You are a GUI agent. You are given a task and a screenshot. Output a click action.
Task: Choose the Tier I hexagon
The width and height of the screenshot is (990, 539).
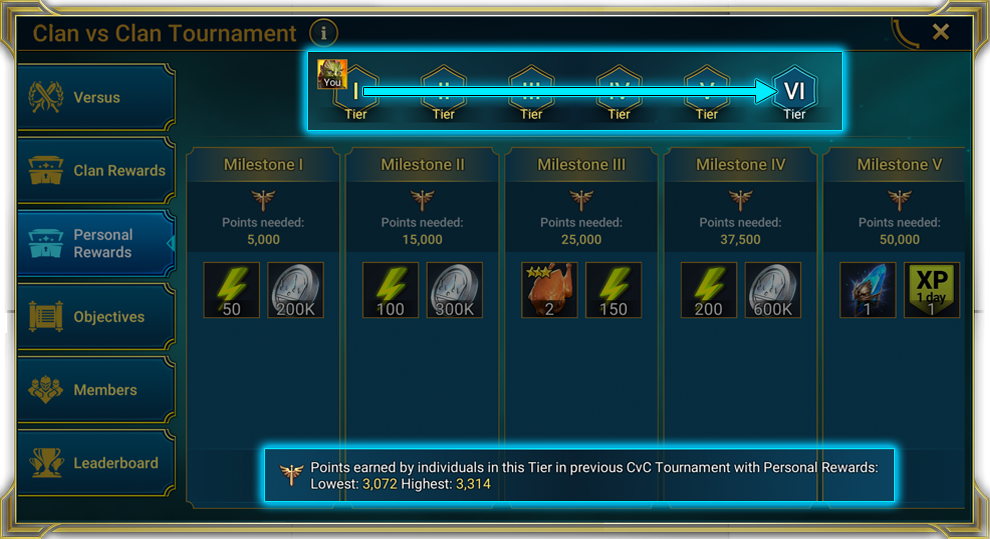(356, 91)
